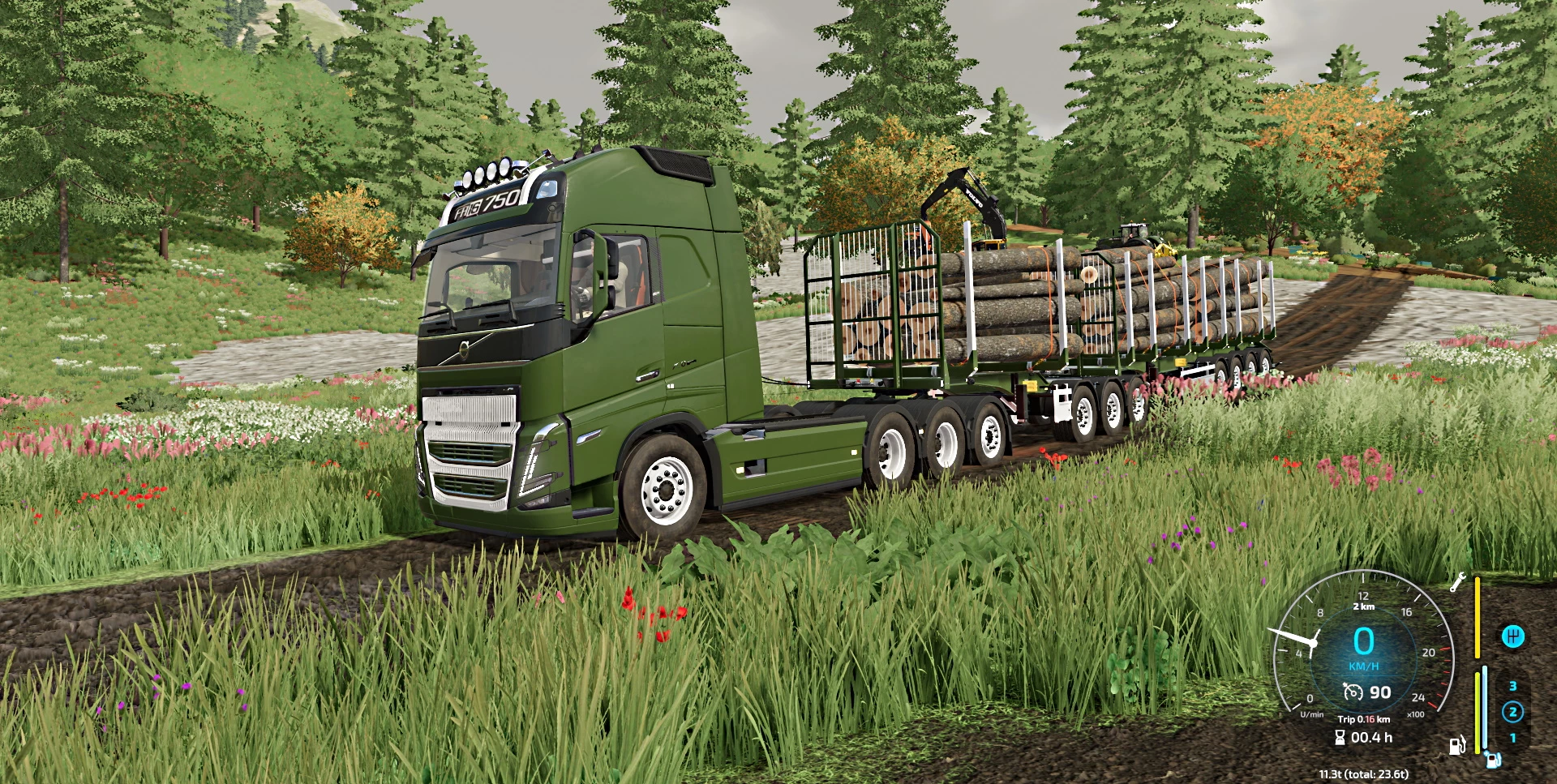This screenshot has height=784, width=1557.
Task: Click the hourglass operating-hours icon
Action: click(x=1340, y=737)
